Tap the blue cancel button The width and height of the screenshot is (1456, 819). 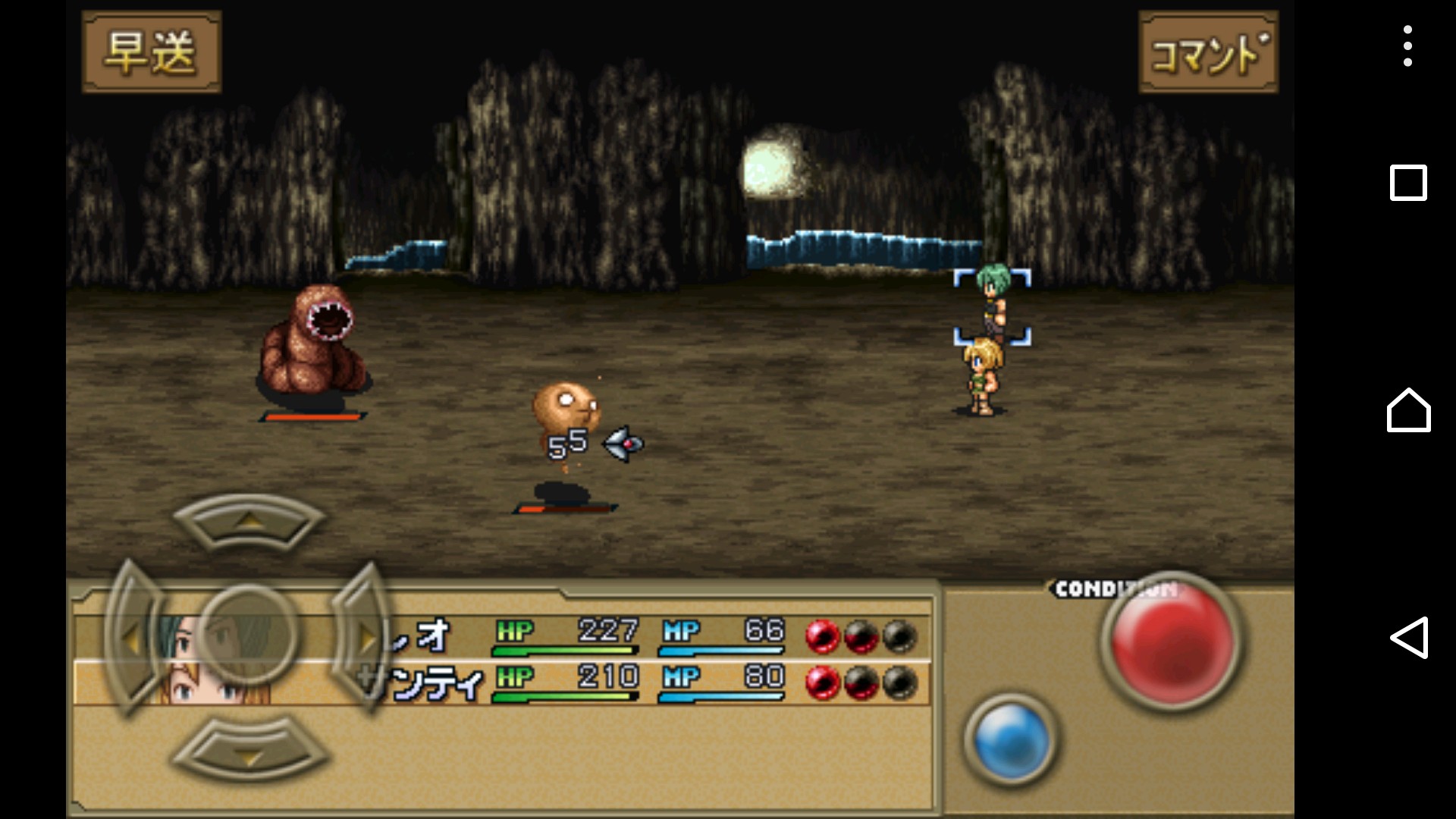[1011, 739]
